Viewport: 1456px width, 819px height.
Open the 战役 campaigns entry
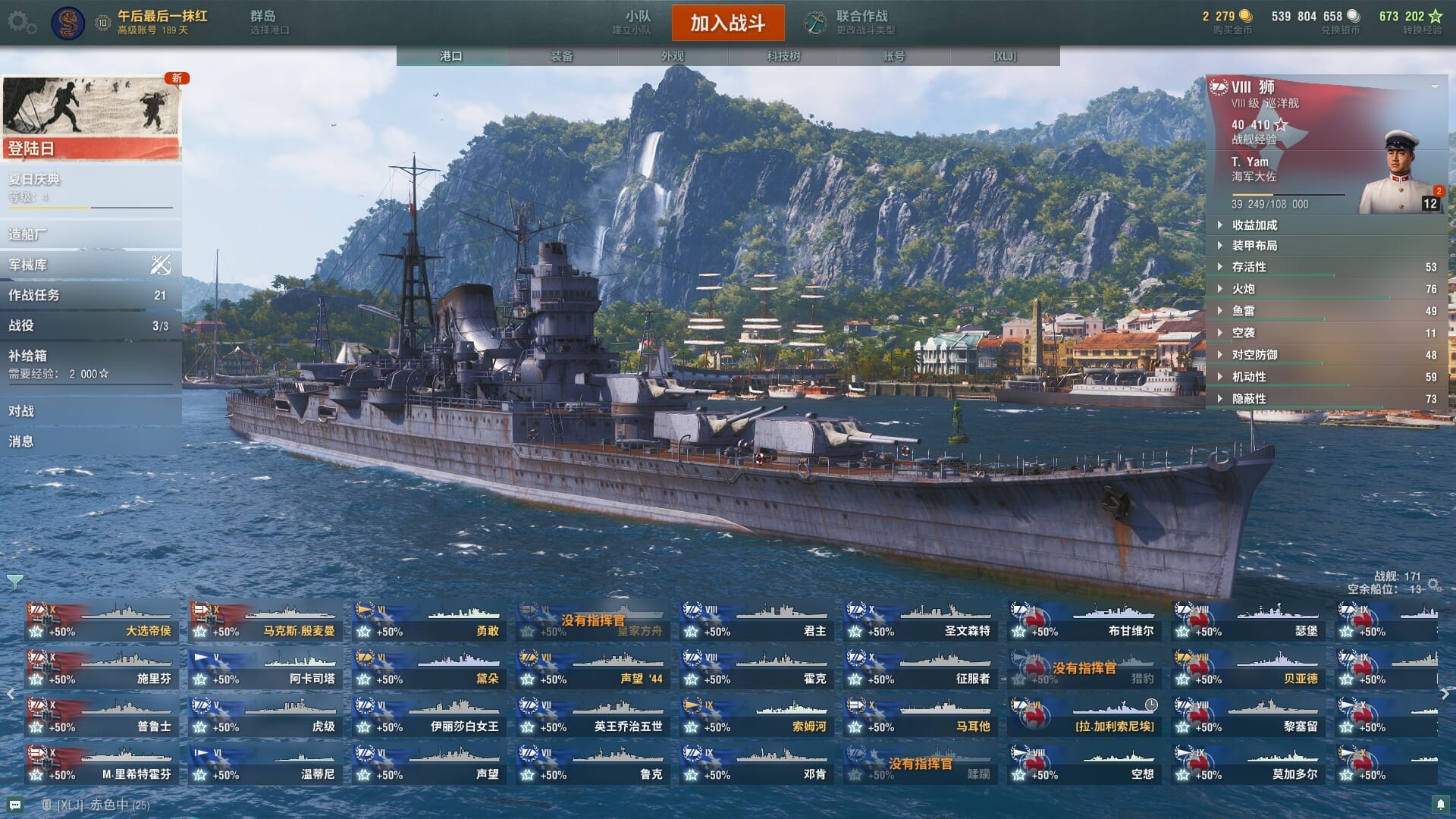(89, 325)
